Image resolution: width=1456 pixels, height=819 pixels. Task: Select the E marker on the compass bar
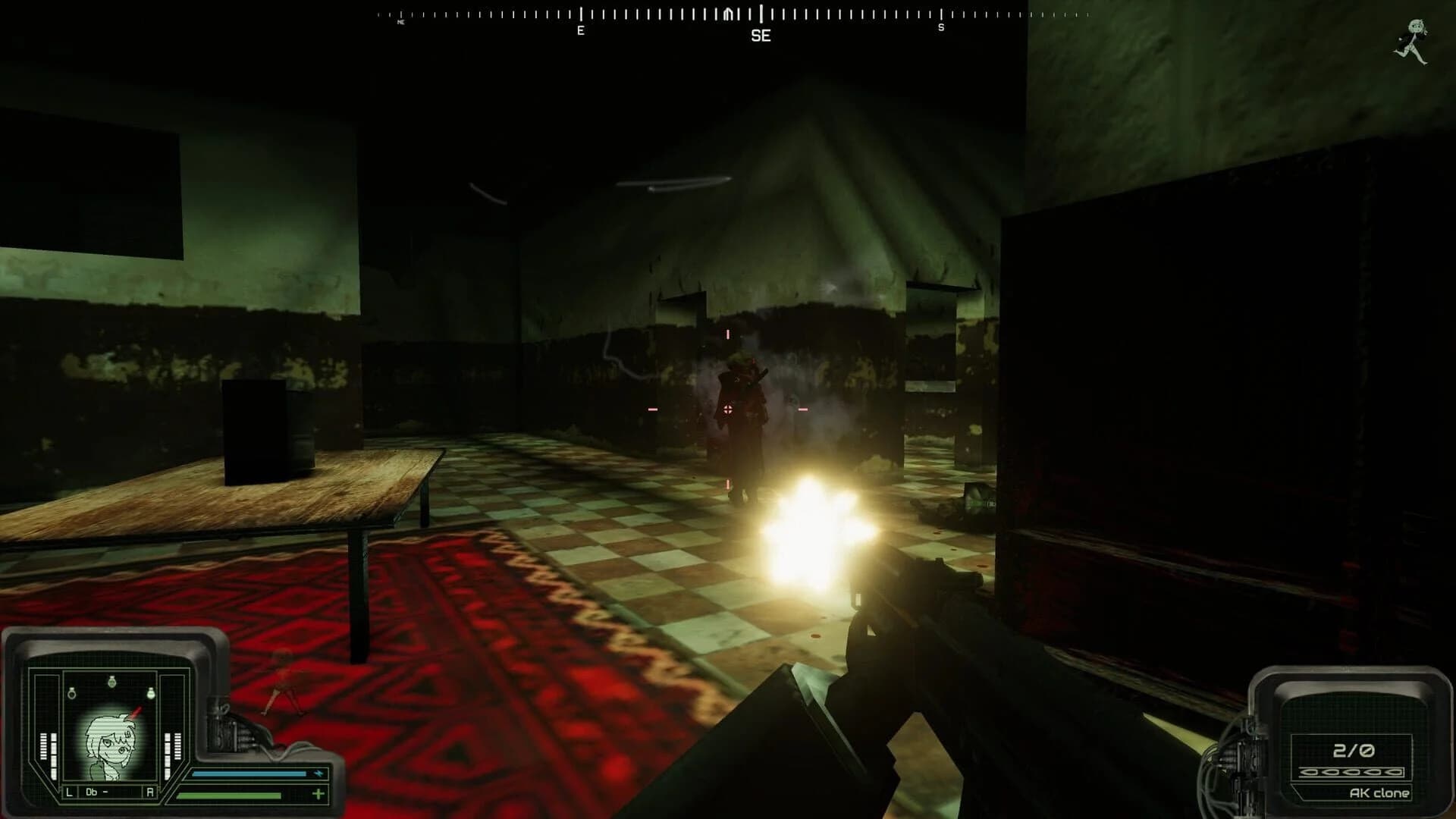[580, 30]
